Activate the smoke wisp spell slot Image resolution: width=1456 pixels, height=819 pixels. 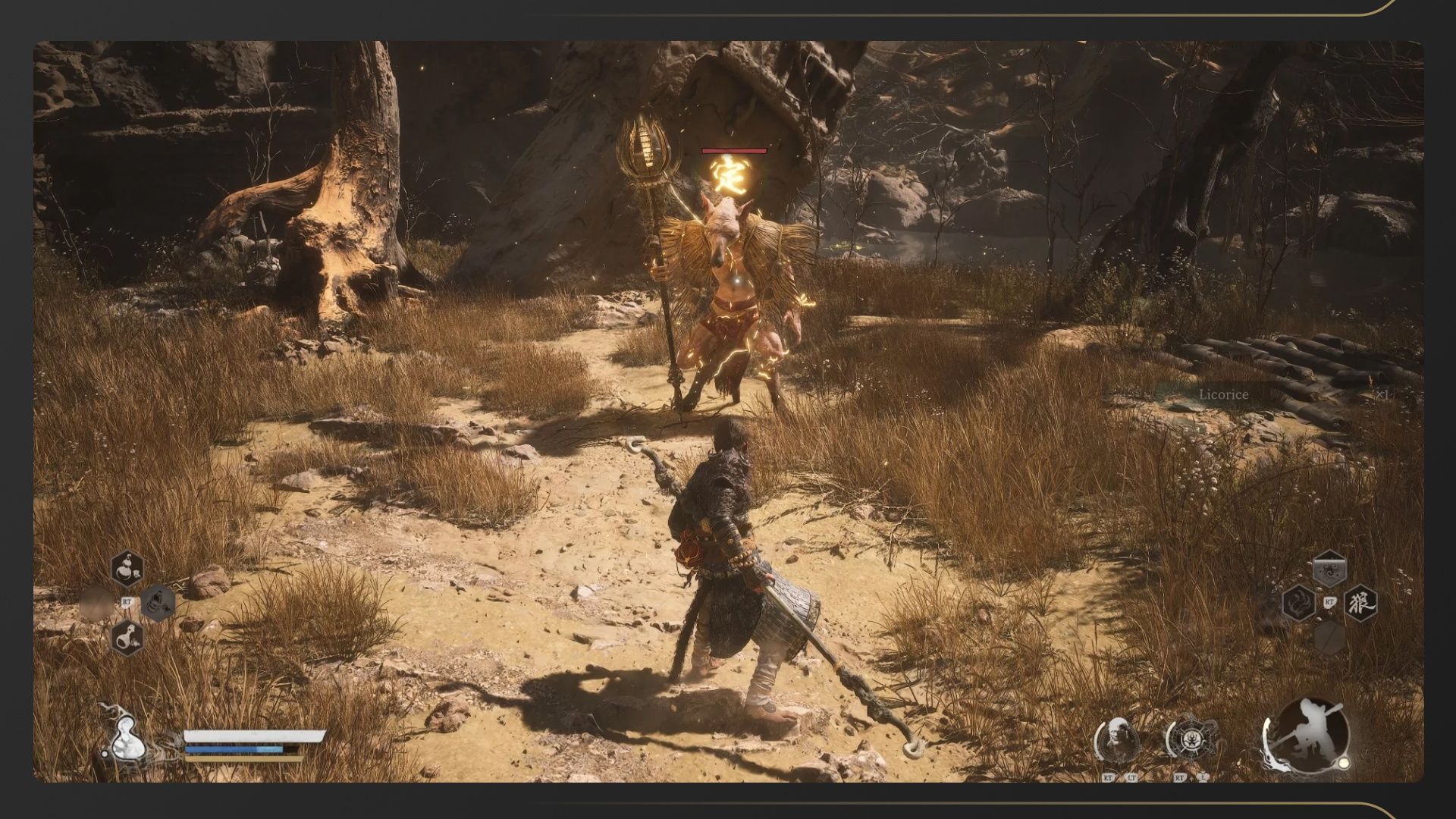(x=1298, y=604)
